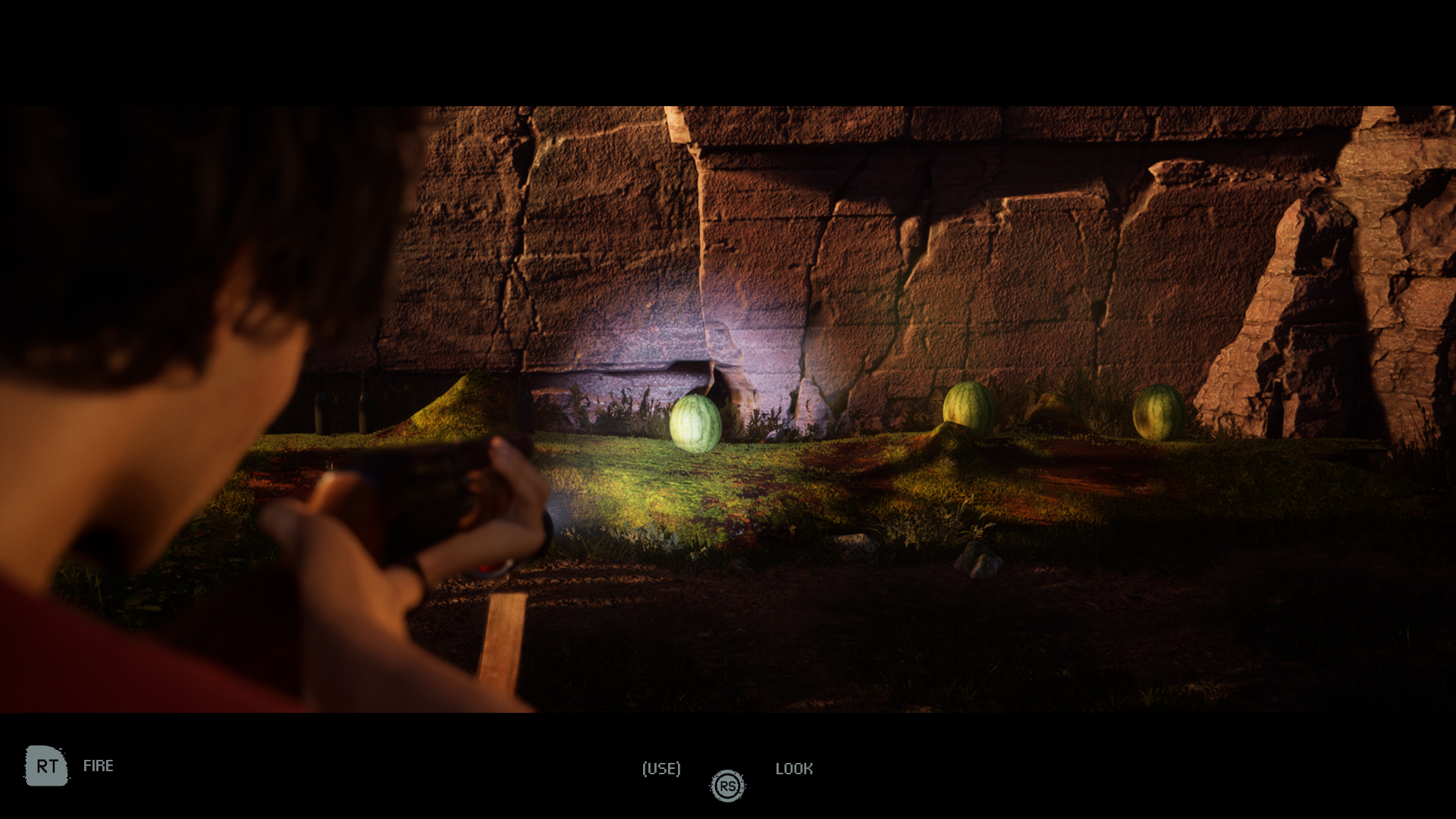Image resolution: width=1456 pixels, height=819 pixels.
Task: Click the RS right-stick icon
Action: [727, 786]
